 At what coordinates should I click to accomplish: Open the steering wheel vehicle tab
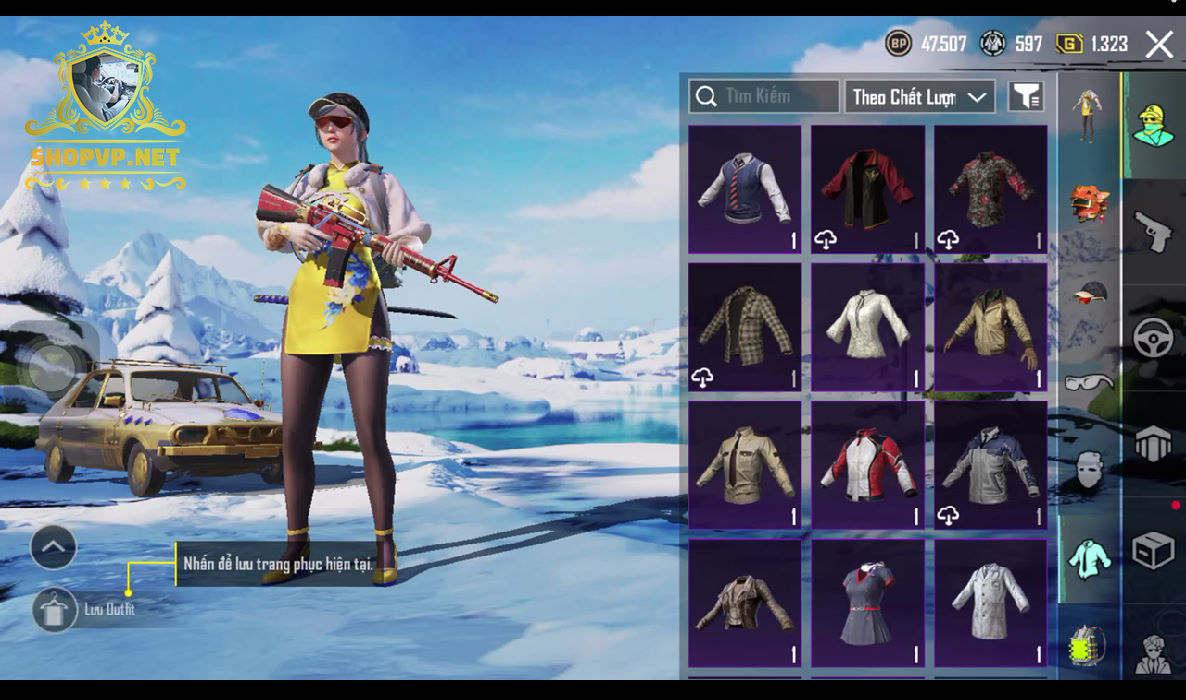point(1153,337)
